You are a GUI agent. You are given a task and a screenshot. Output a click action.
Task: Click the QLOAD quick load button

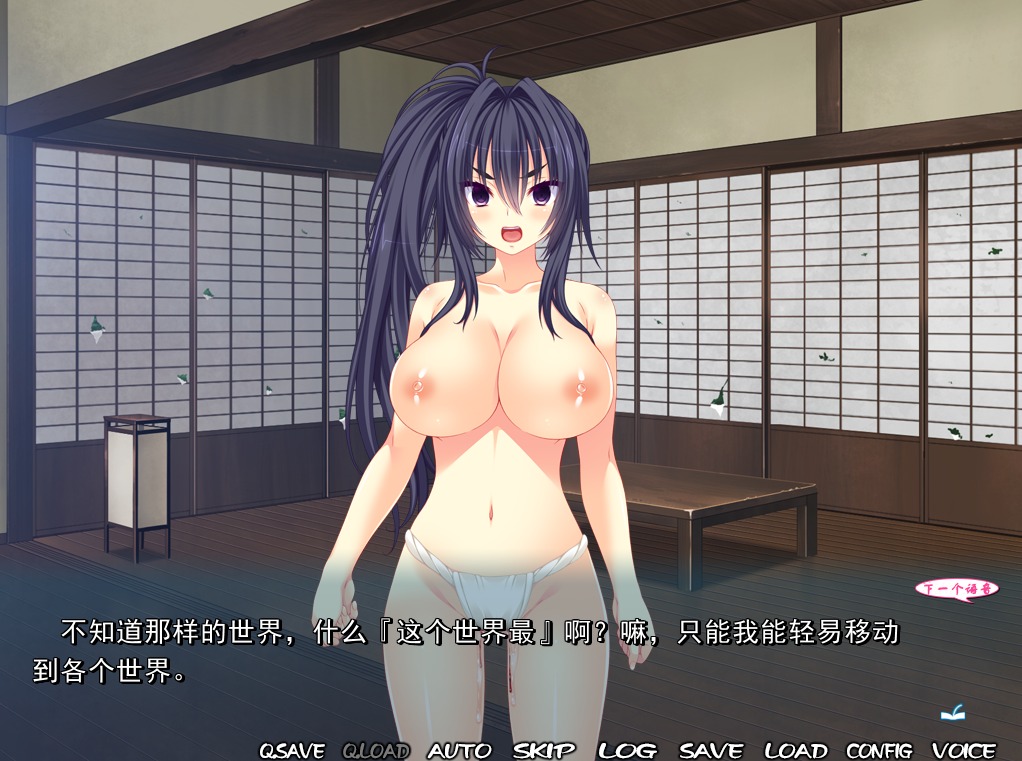[x=376, y=750]
